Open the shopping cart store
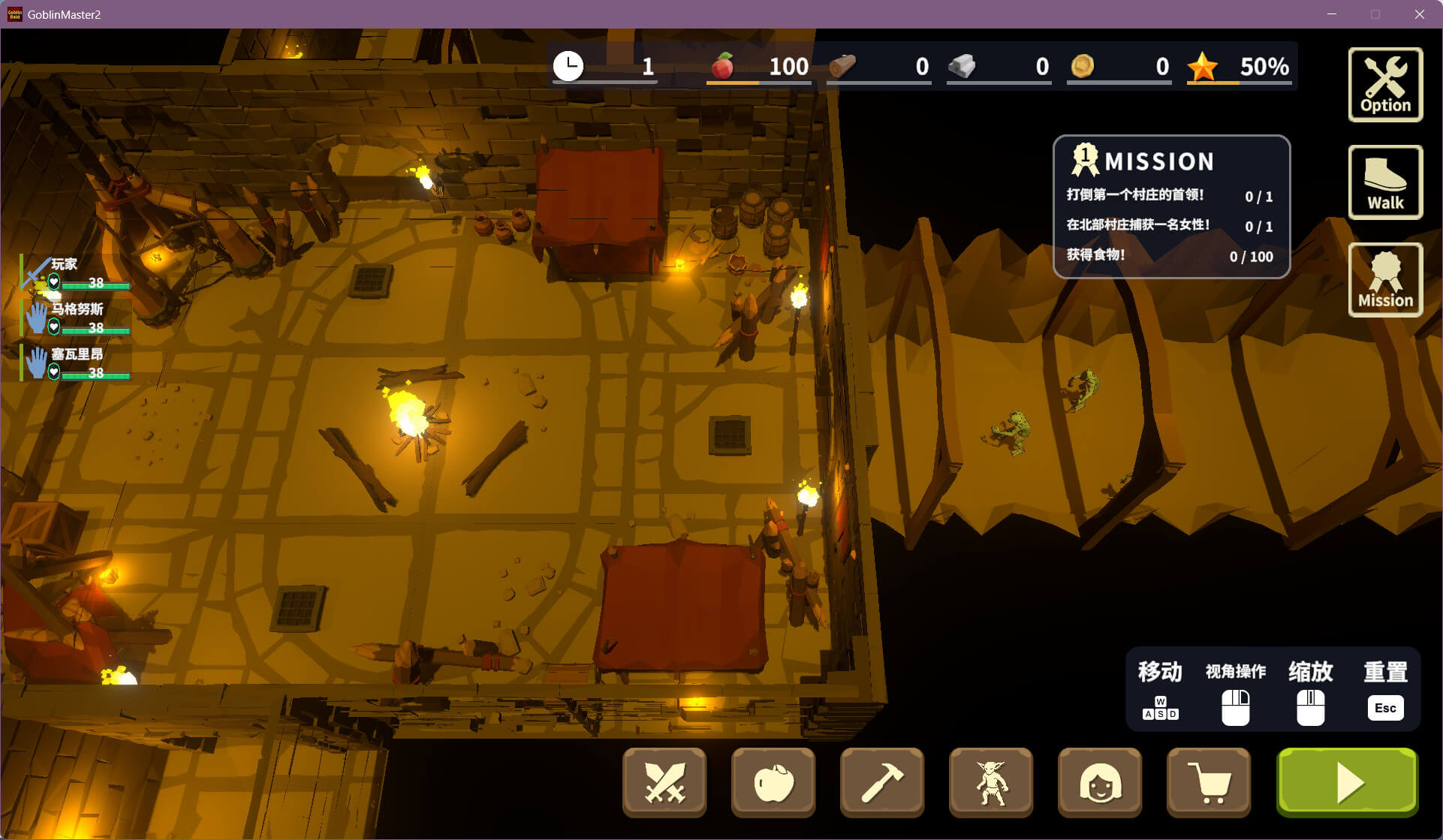 pyautogui.click(x=1209, y=783)
